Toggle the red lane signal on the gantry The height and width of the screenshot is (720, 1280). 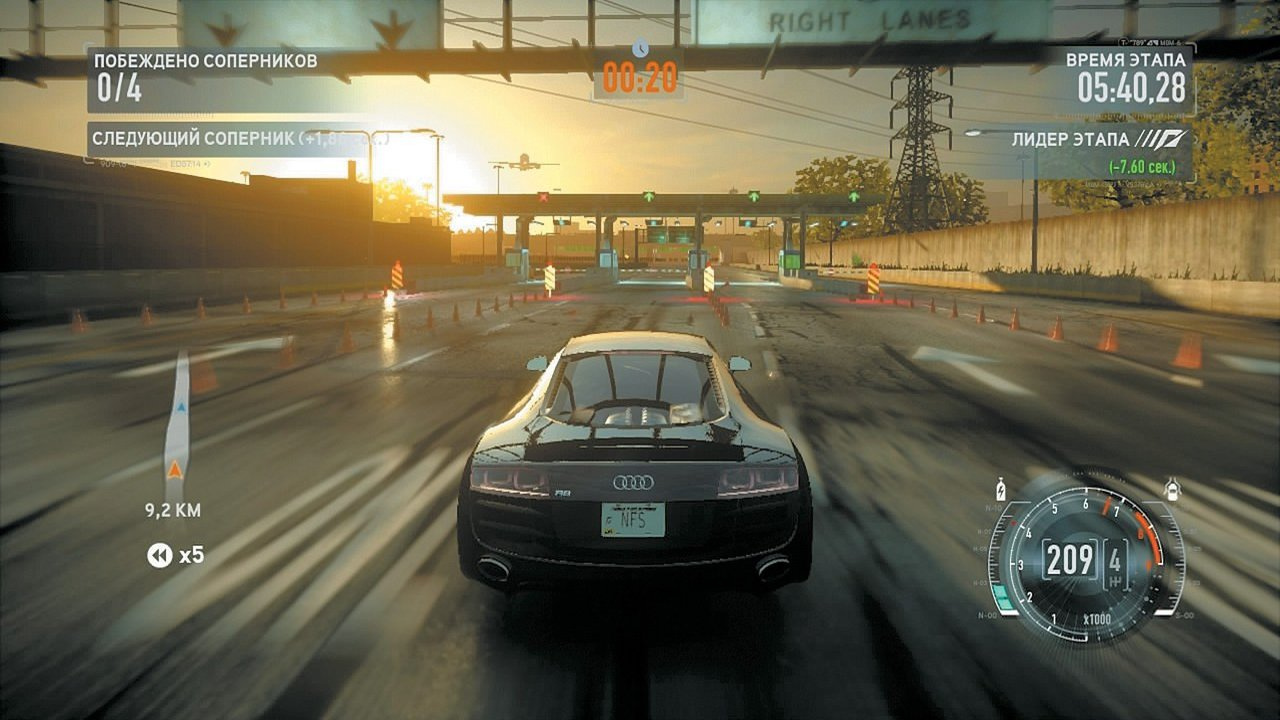pyautogui.click(x=543, y=196)
